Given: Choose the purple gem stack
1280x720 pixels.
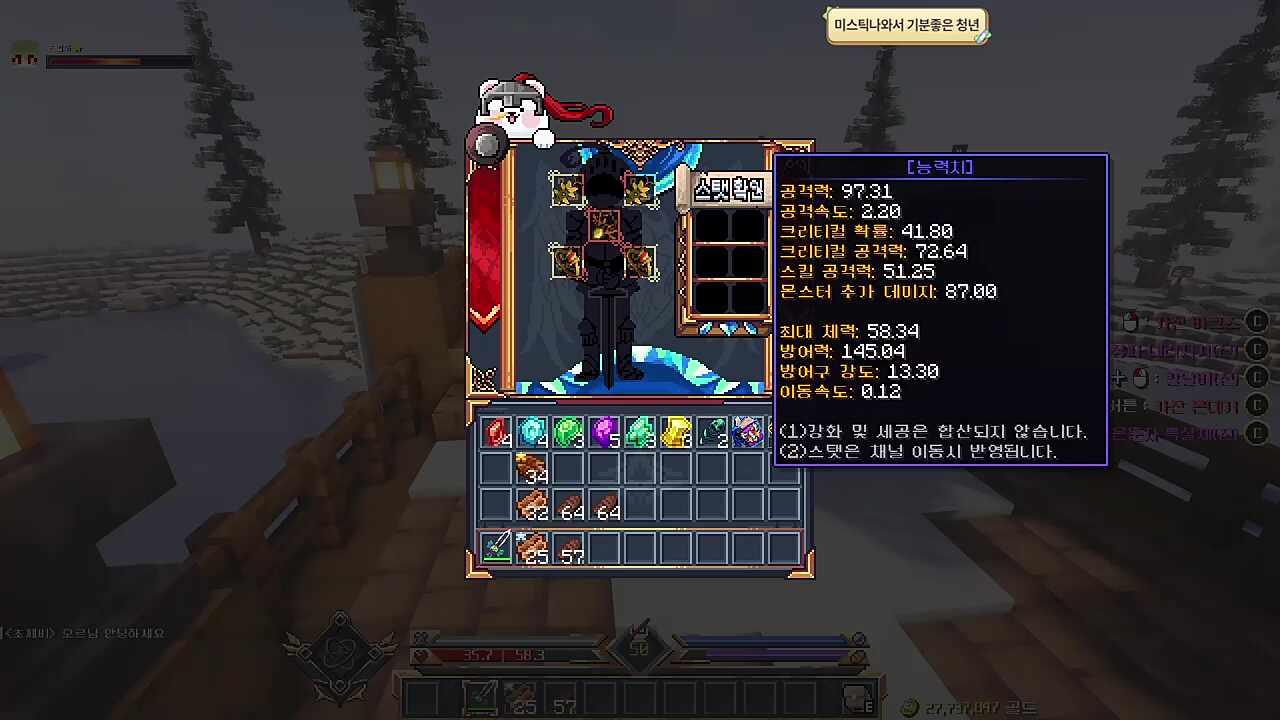Looking at the screenshot, I should tap(604, 432).
